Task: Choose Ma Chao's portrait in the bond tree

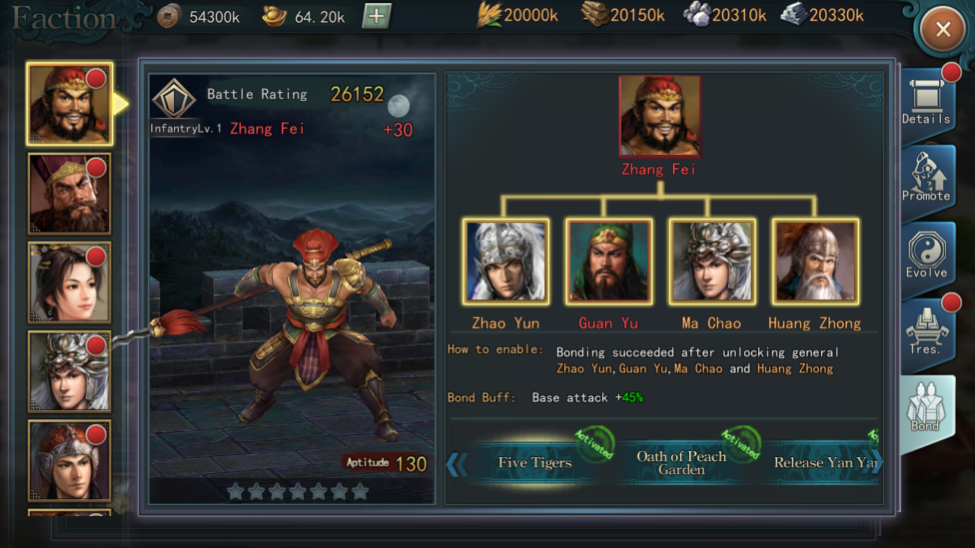Action: [711, 262]
